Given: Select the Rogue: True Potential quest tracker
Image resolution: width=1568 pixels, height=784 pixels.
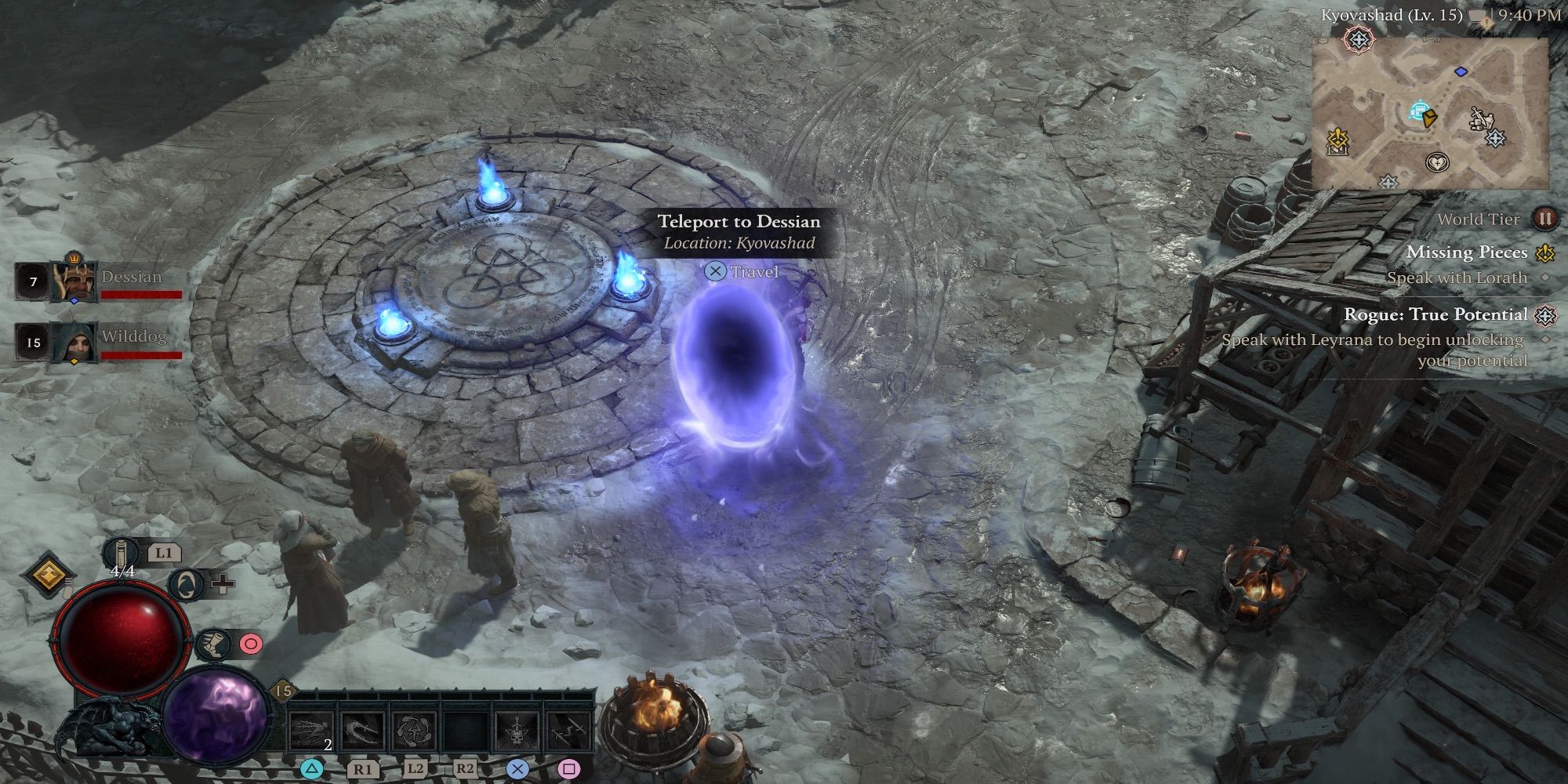Looking at the screenshot, I should coord(1436,315).
